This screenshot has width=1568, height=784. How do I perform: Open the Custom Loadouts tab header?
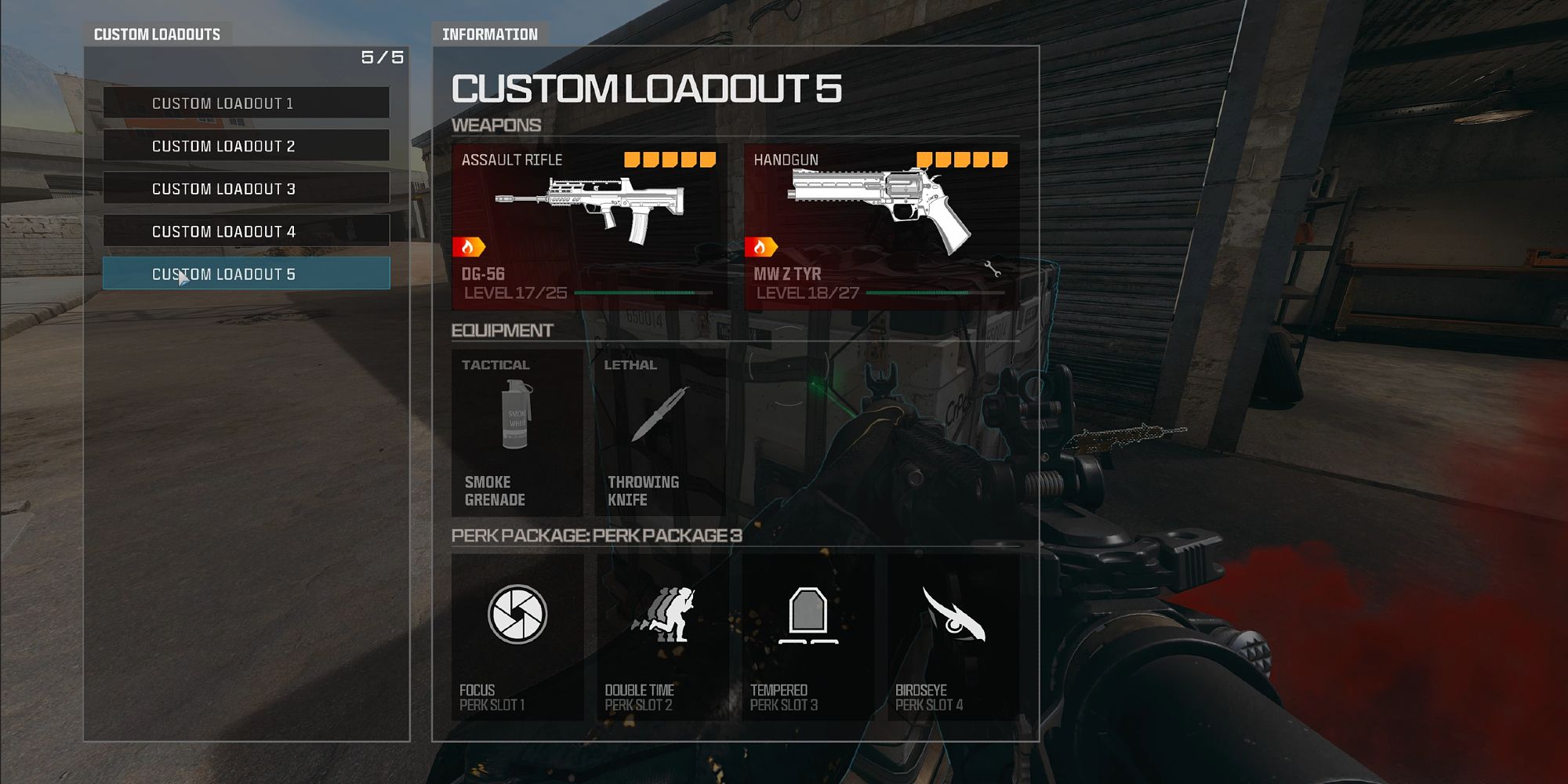pos(157,34)
